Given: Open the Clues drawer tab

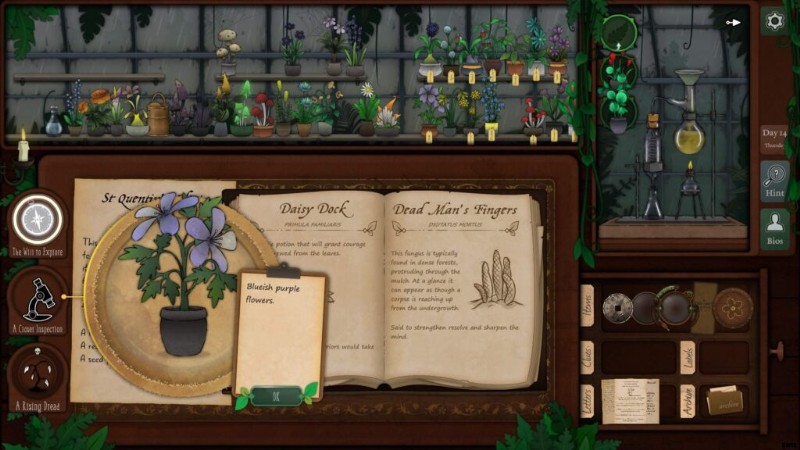Looking at the screenshot, I should pyautogui.click(x=587, y=355).
